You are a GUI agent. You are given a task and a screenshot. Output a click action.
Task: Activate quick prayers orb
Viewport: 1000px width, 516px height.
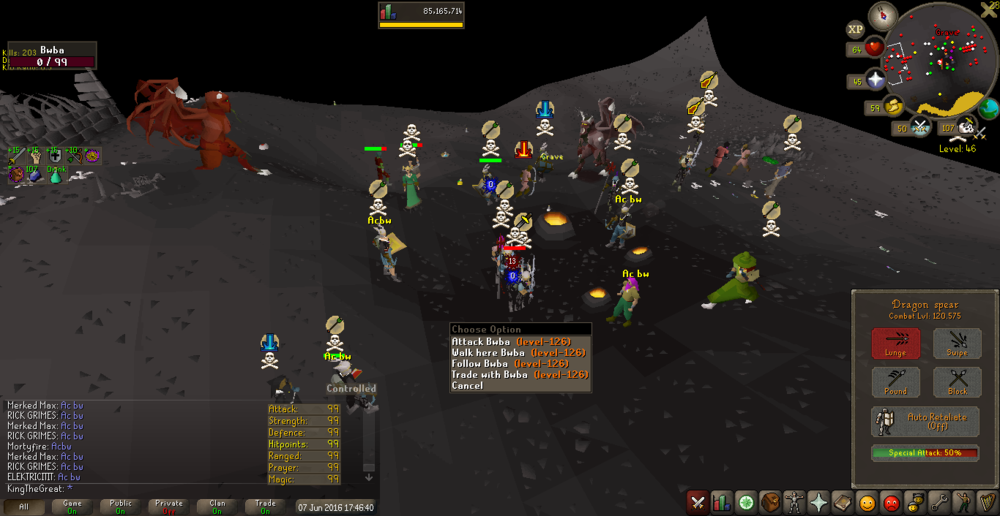click(x=876, y=80)
